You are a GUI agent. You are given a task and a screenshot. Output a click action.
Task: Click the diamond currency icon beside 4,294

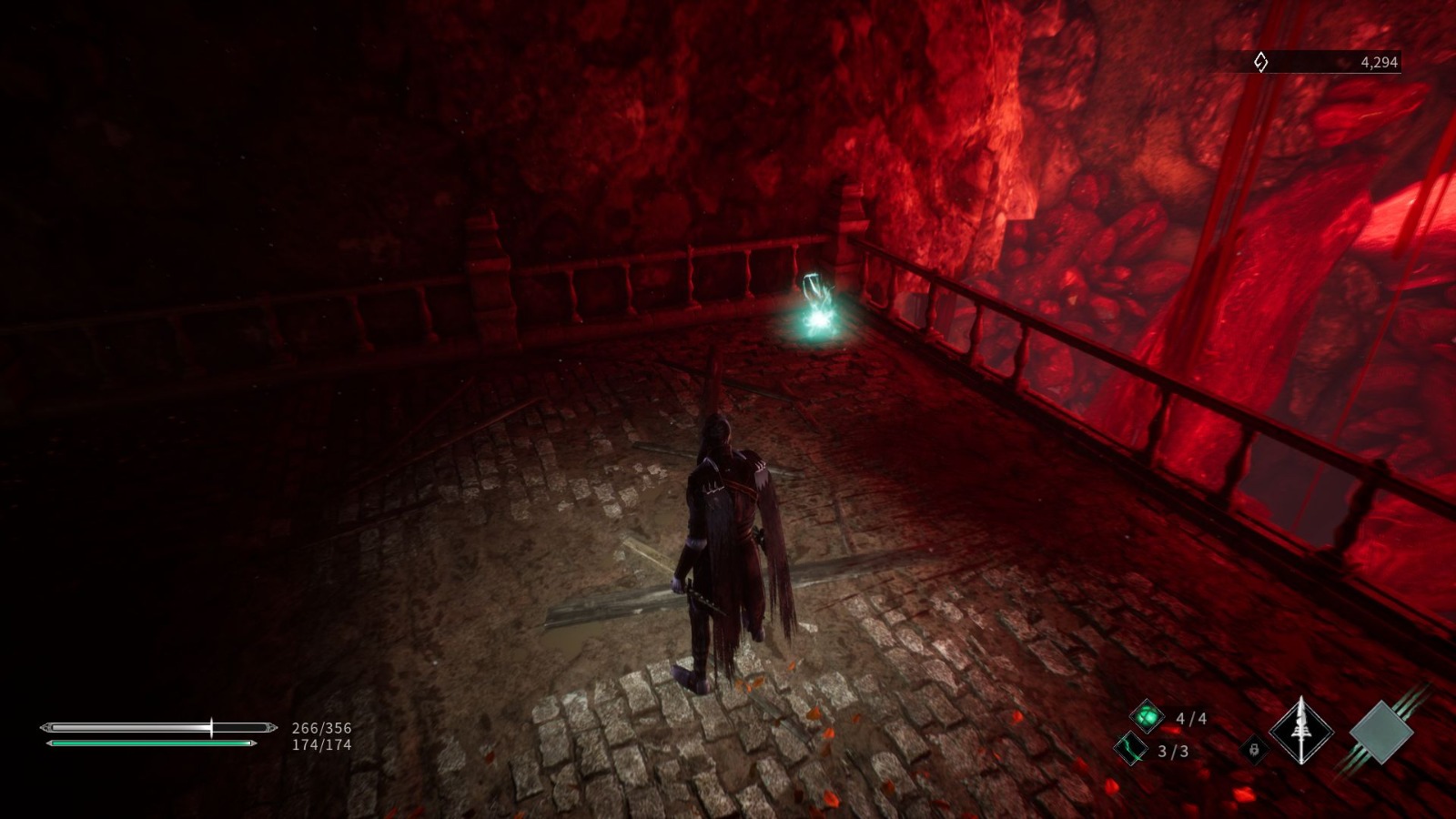1260,62
